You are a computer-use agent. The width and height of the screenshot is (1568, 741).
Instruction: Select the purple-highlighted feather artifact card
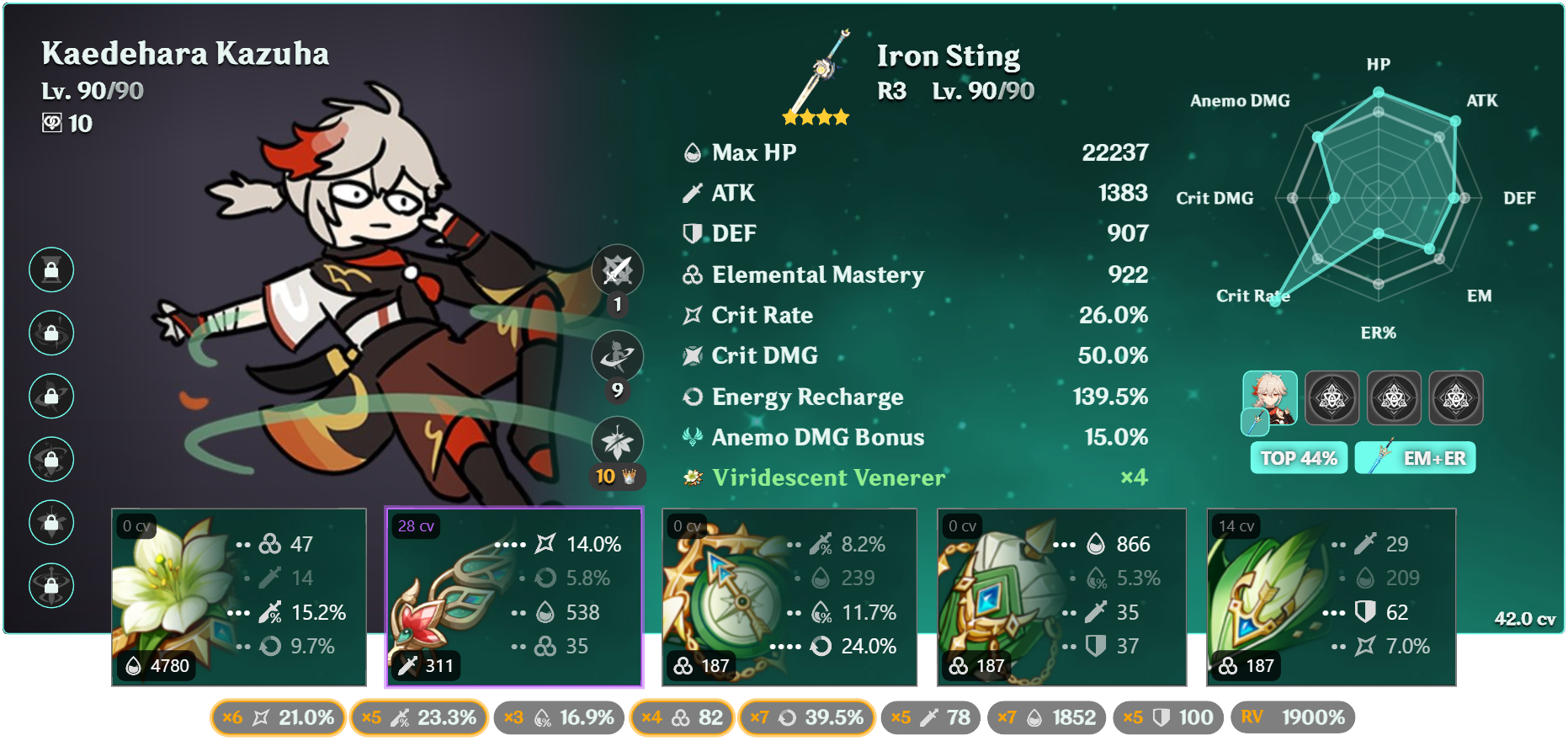click(x=514, y=597)
